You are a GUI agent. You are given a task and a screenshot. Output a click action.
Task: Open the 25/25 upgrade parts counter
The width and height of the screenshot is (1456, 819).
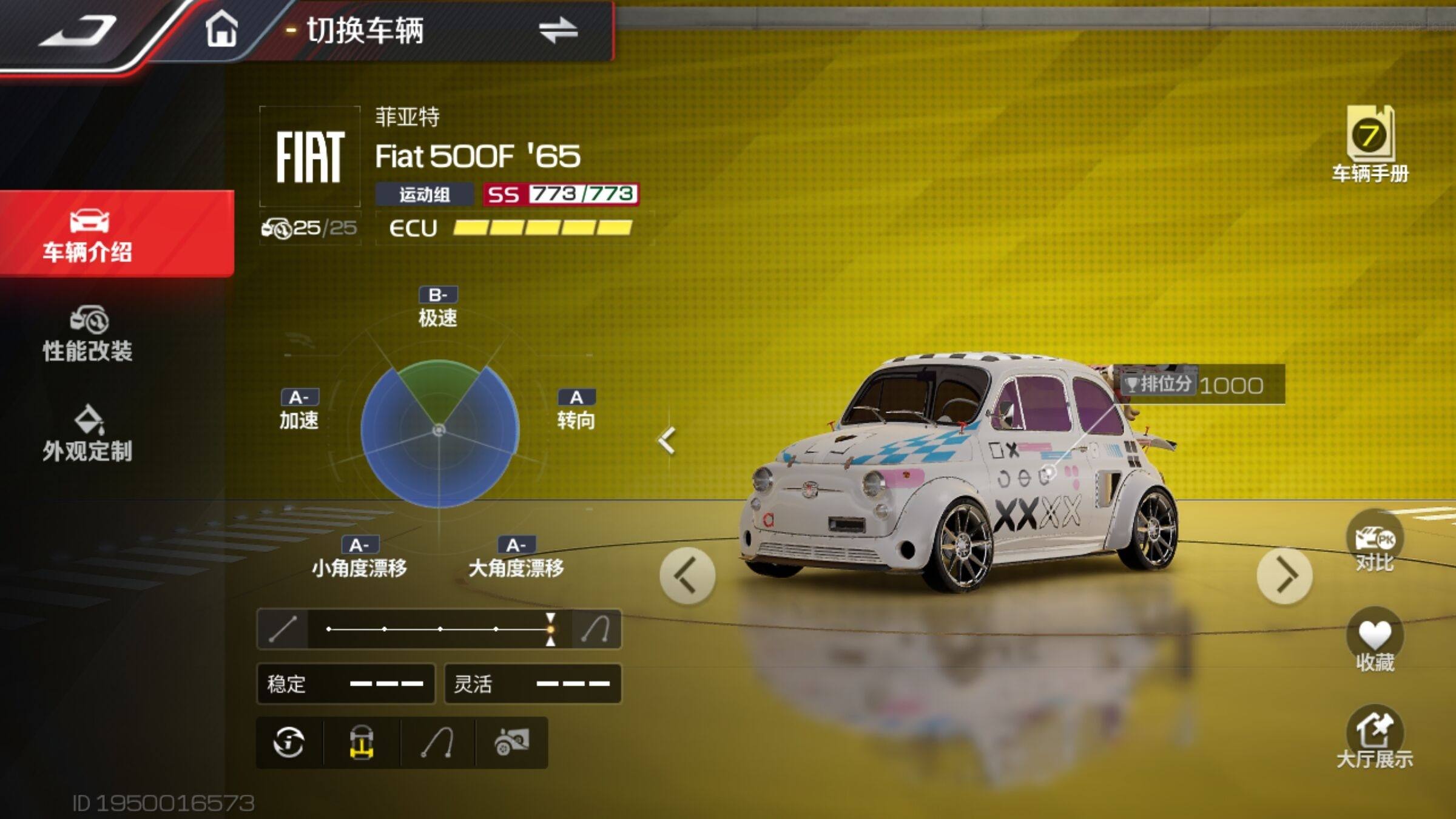pyautogui.click(x=309, y=228)
